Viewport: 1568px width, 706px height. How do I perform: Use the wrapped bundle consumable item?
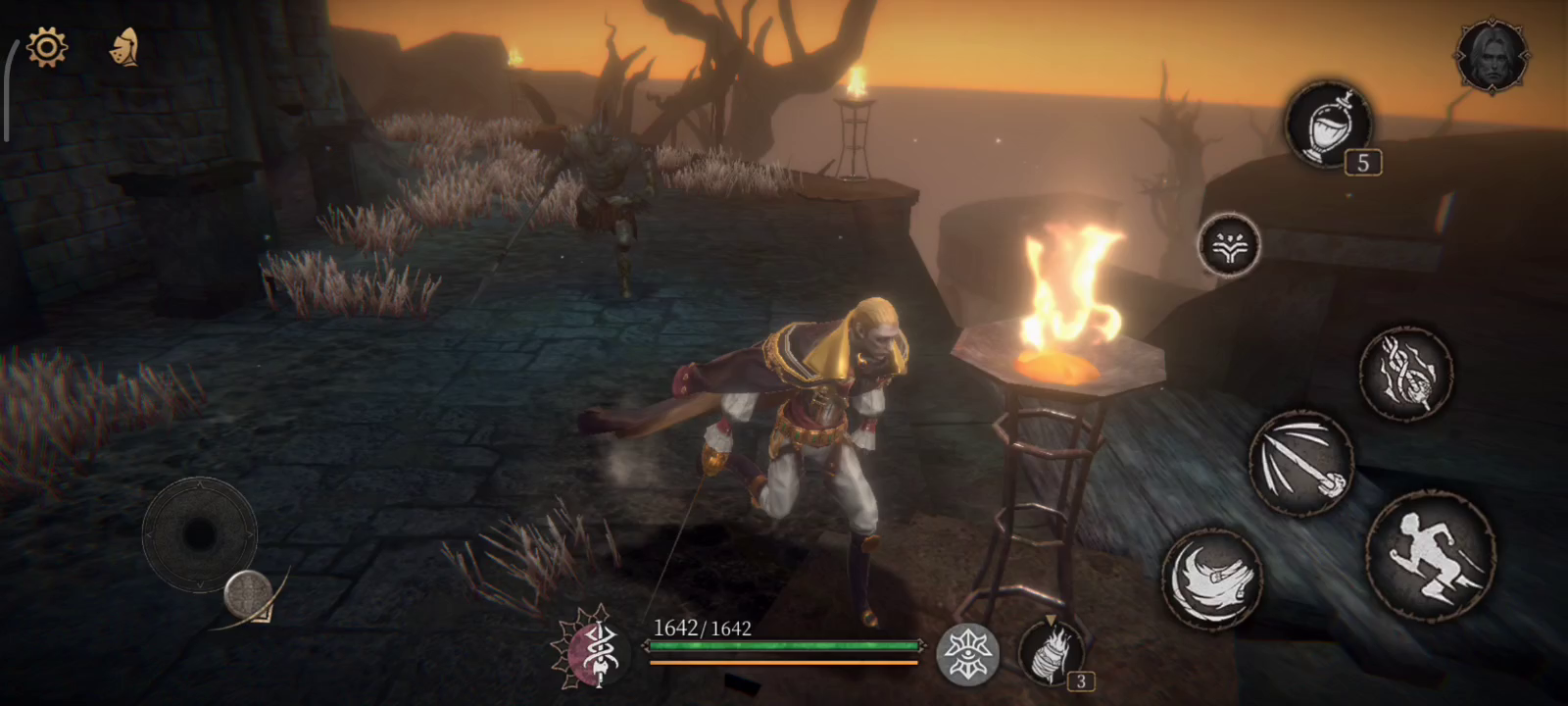tap(1051, 651)
